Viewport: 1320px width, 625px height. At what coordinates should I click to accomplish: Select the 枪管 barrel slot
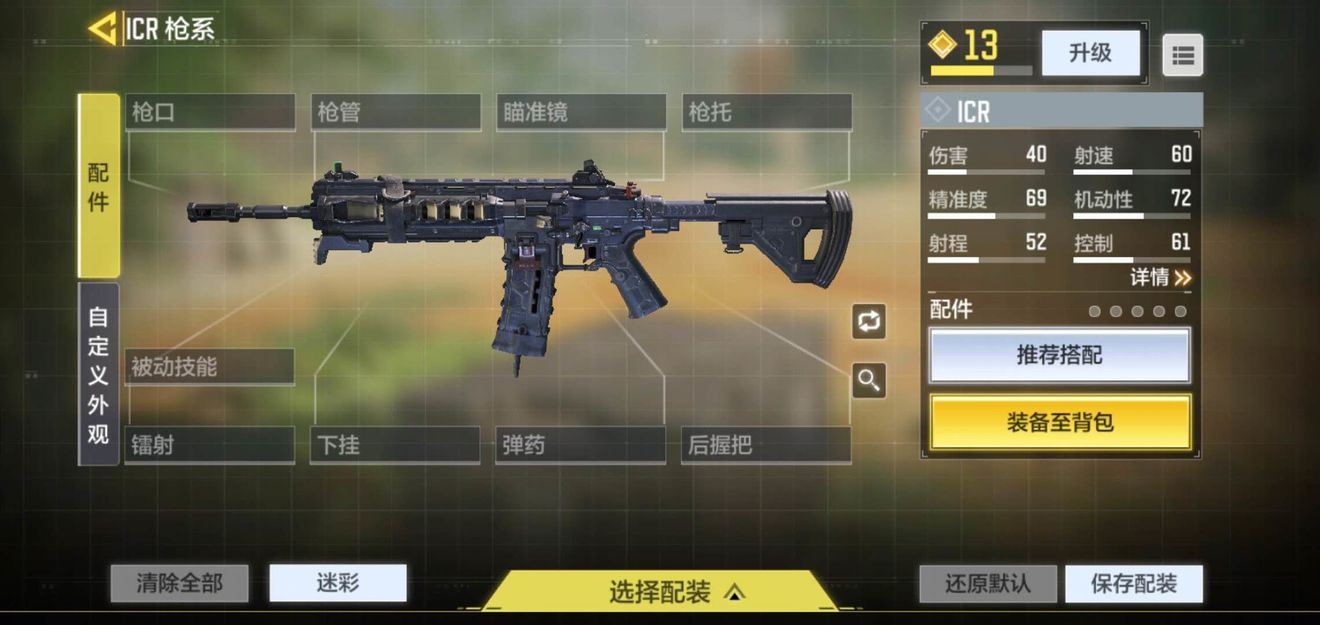tap(396, 112)
